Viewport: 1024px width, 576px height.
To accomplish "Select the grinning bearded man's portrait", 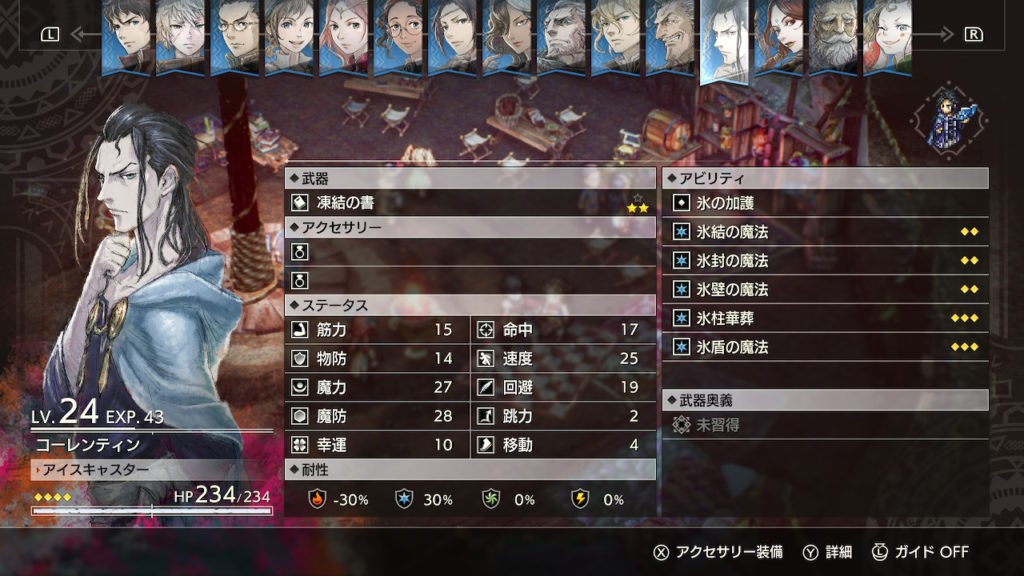I will click(670, 34).
